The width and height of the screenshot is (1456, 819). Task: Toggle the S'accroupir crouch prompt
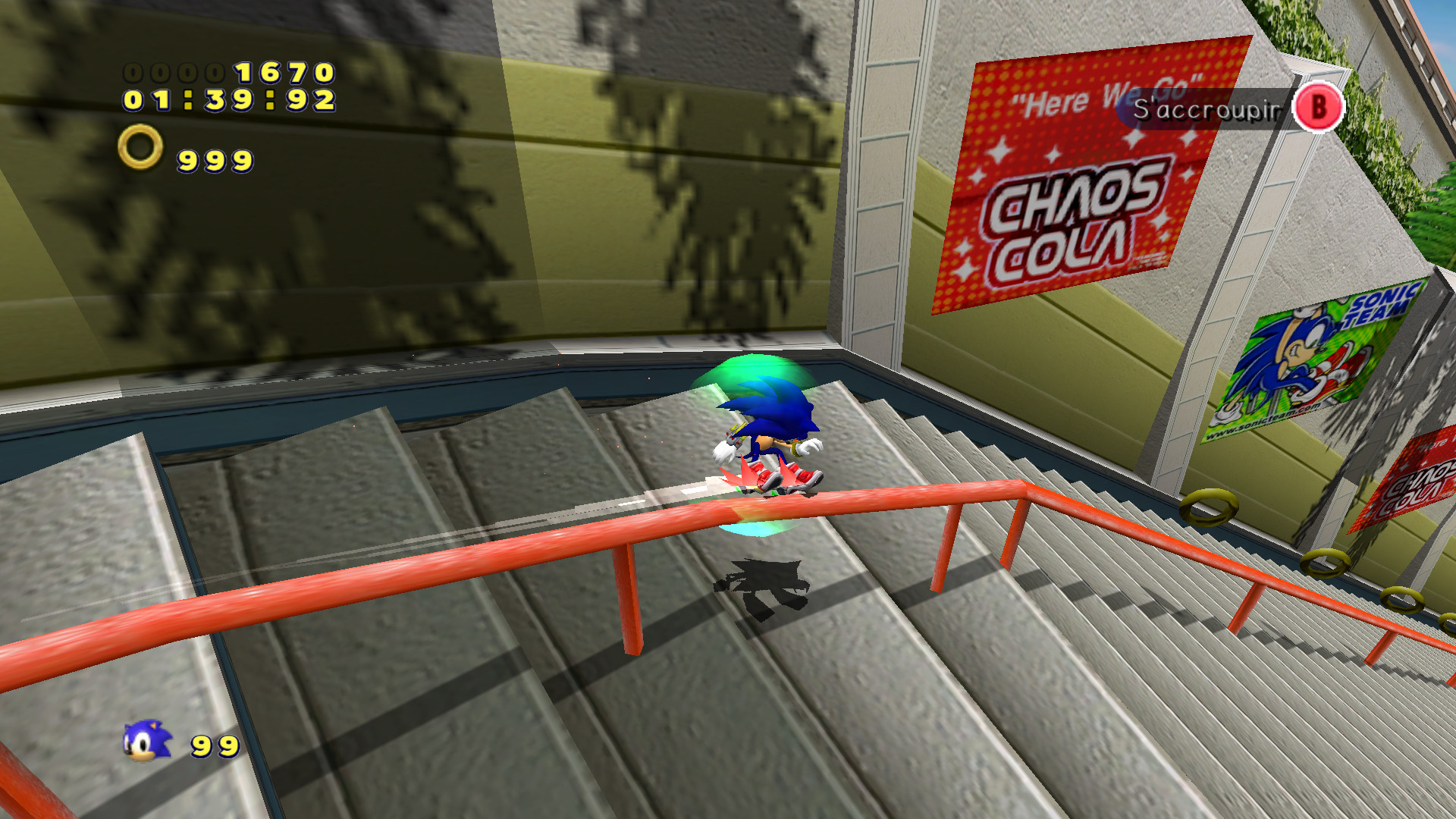click(x=1206, y=108)
